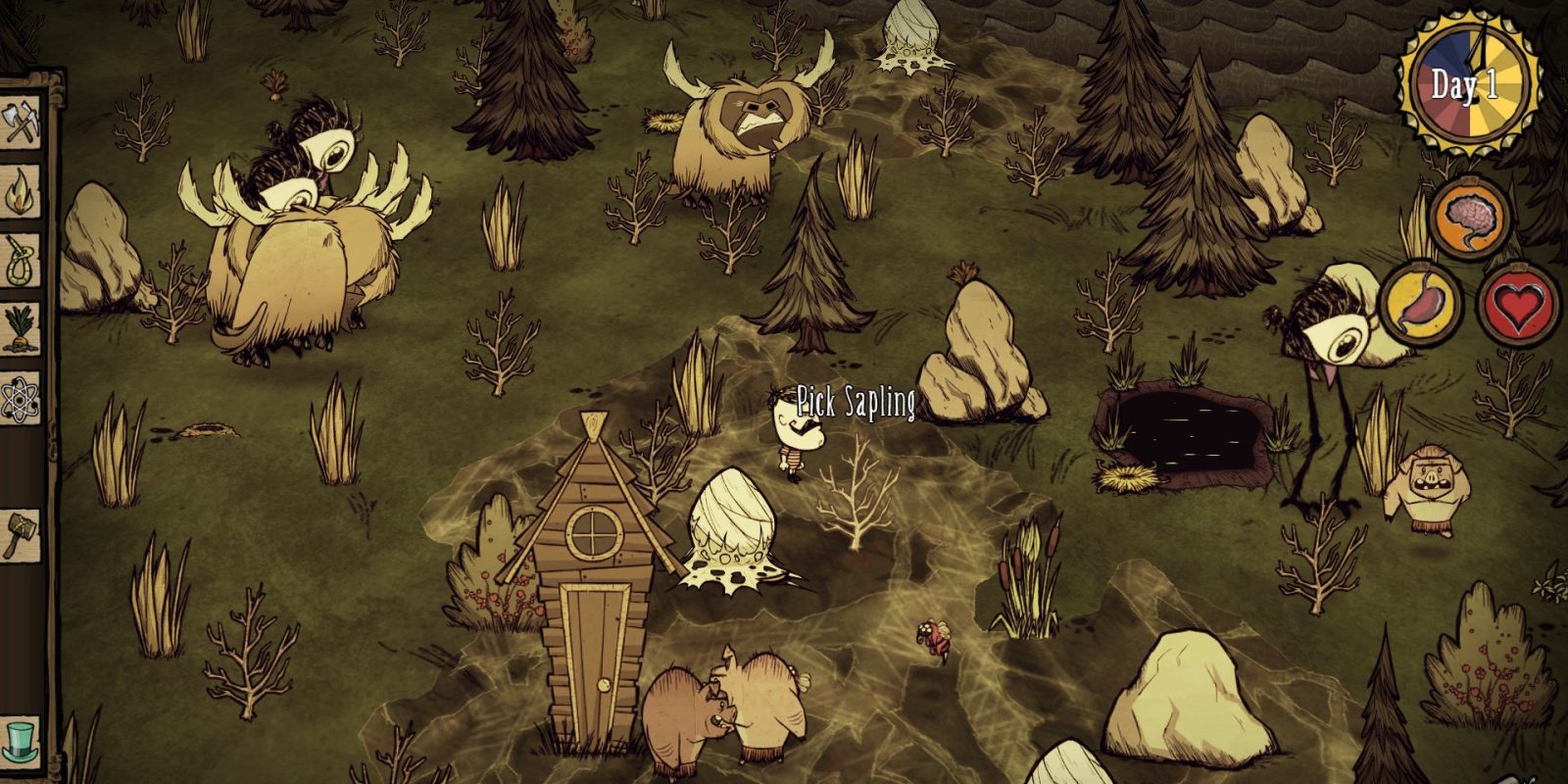Screen dimensions: 1568x784
Task: Switch to the Survival tab with rope icon
Action: pos(22,260)
